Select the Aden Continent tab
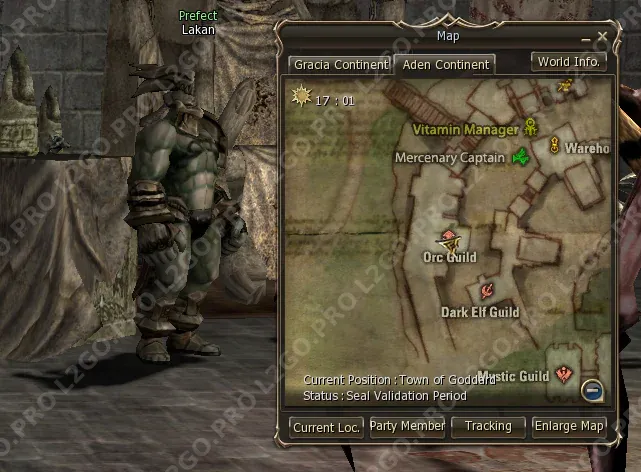The image size is (641, 472). 444,64
